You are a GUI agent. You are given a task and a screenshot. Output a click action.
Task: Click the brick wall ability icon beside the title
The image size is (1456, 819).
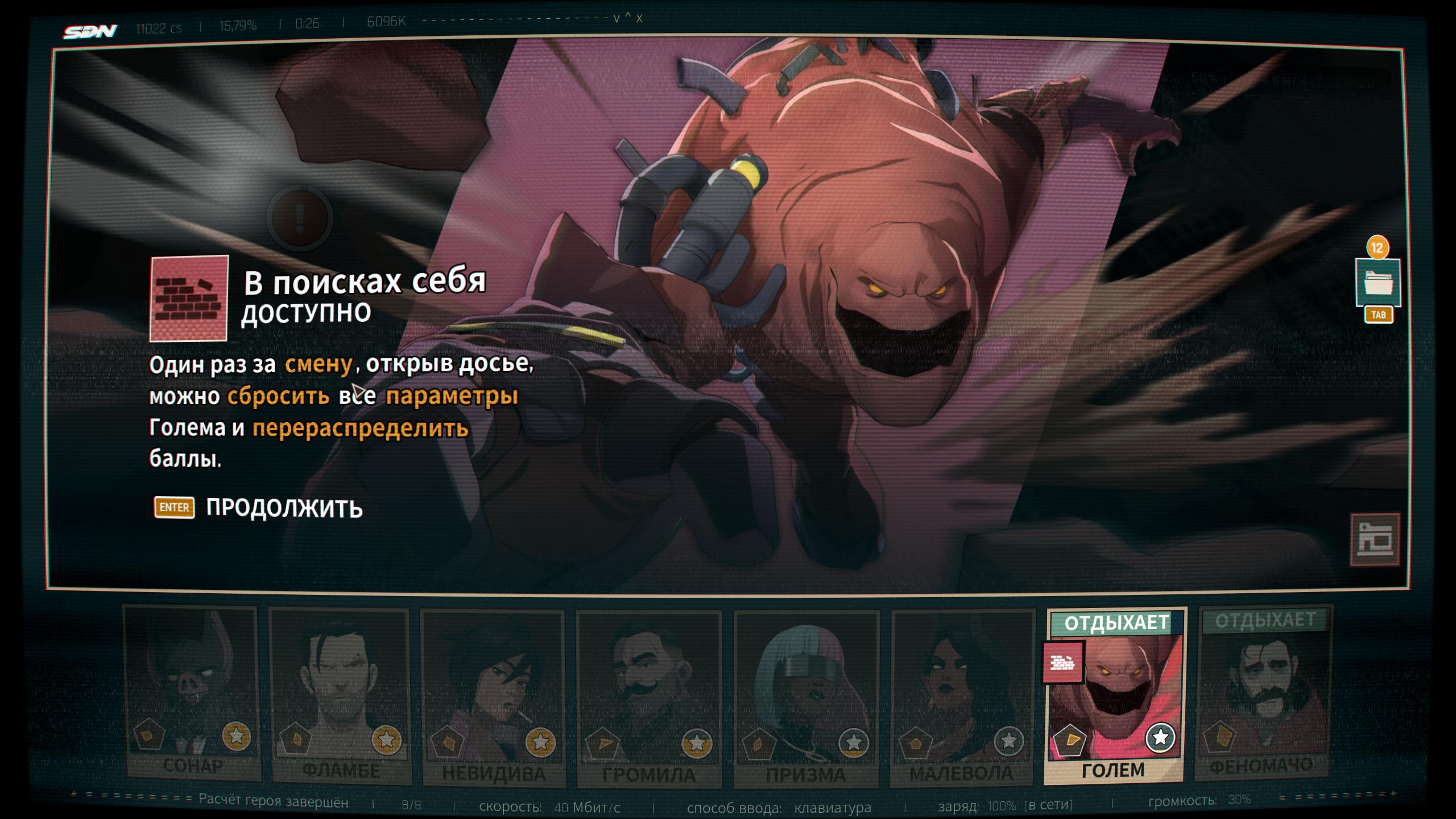click(189, 299)
